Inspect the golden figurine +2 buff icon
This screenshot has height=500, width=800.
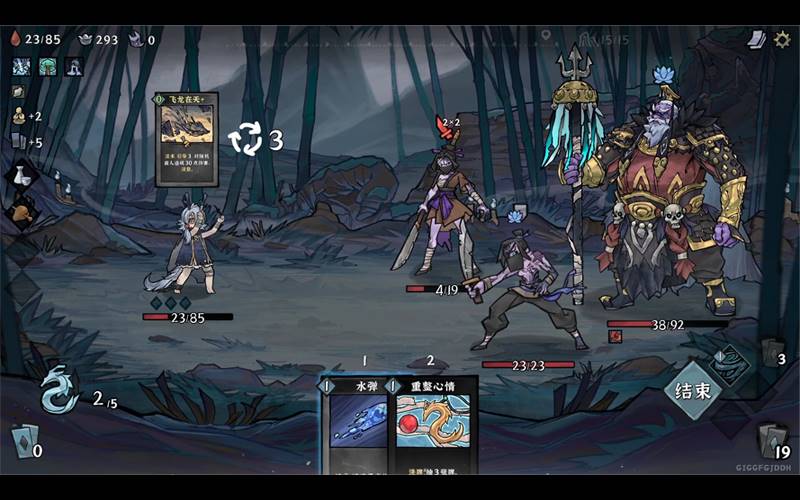18,116
